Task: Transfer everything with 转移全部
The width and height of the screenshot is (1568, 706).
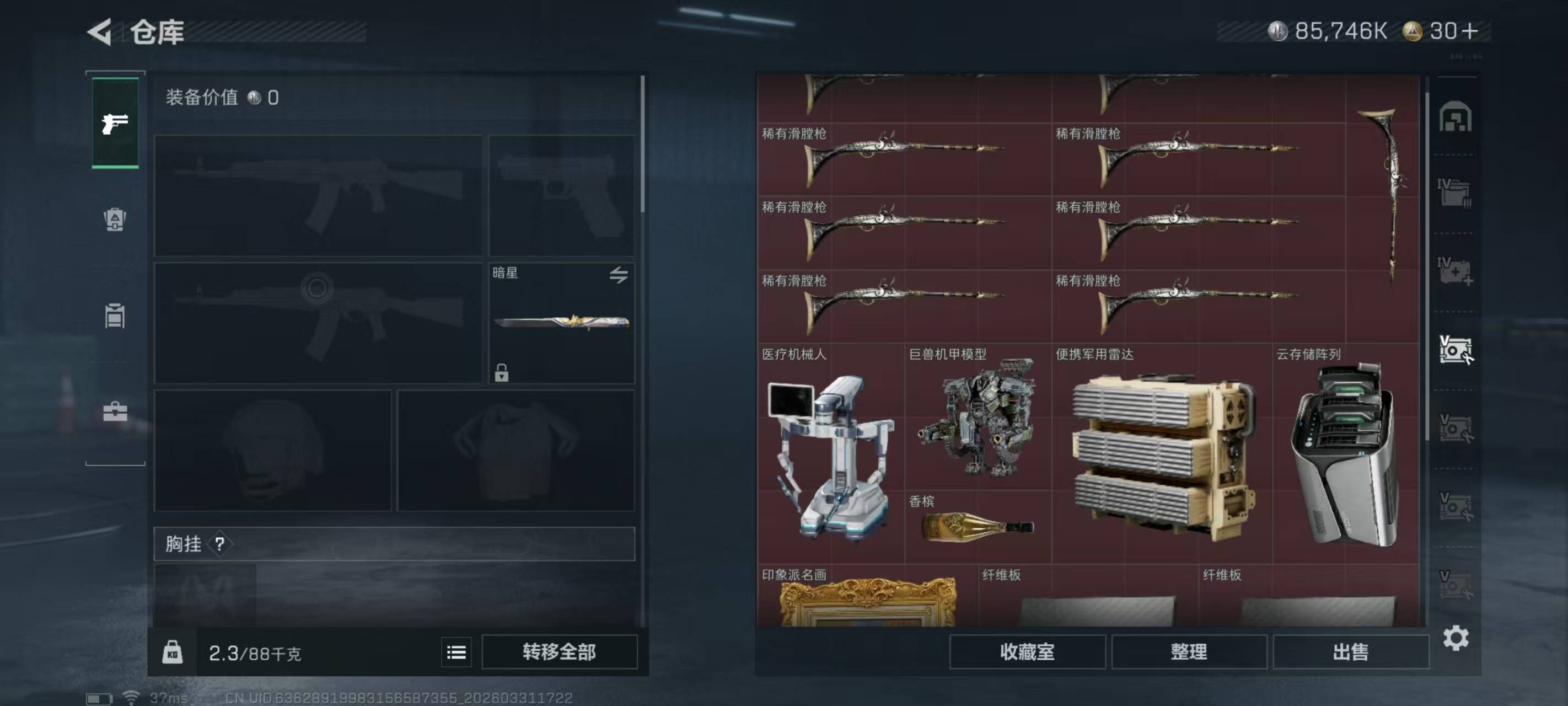Action: (x=559, y=652)
